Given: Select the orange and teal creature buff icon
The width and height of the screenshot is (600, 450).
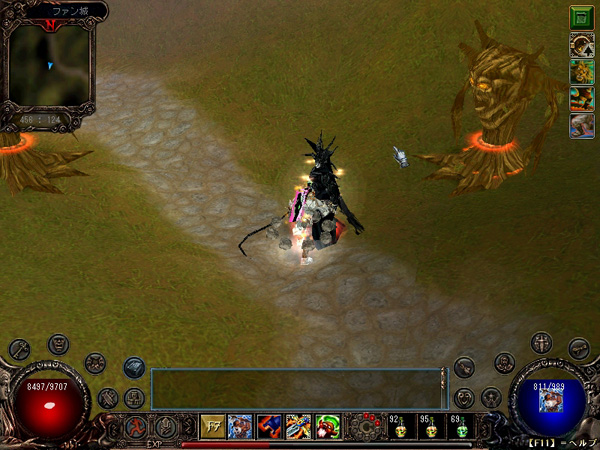Looking at the screenshot, I should pos(581,98).
